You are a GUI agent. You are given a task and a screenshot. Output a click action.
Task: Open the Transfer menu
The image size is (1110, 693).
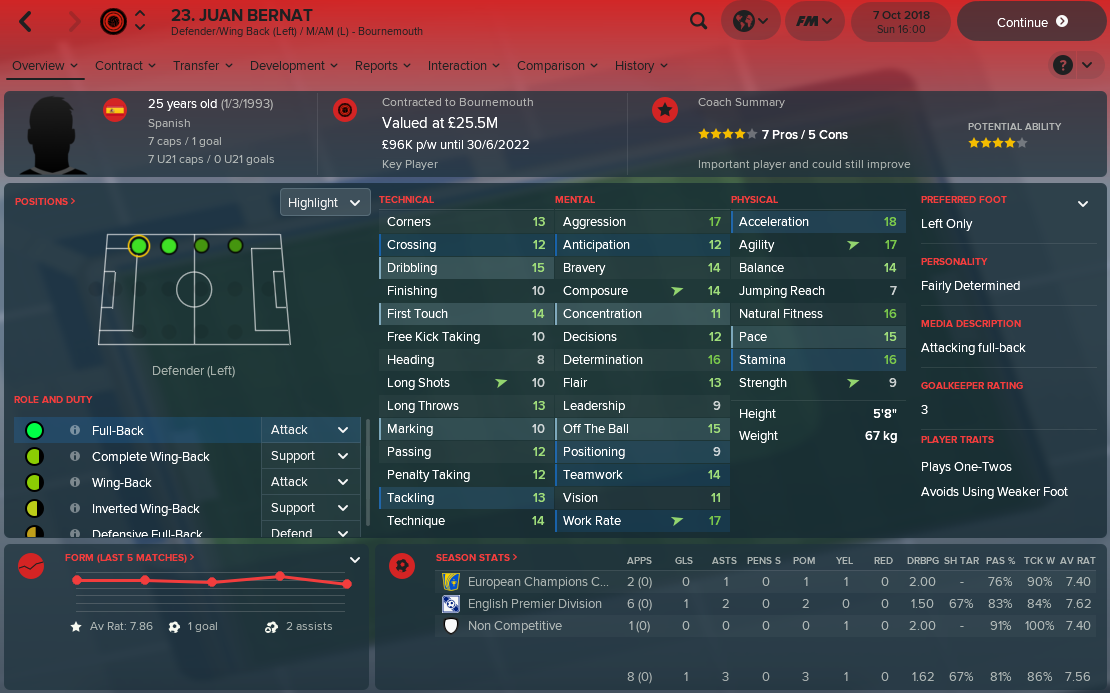point(203,66)
